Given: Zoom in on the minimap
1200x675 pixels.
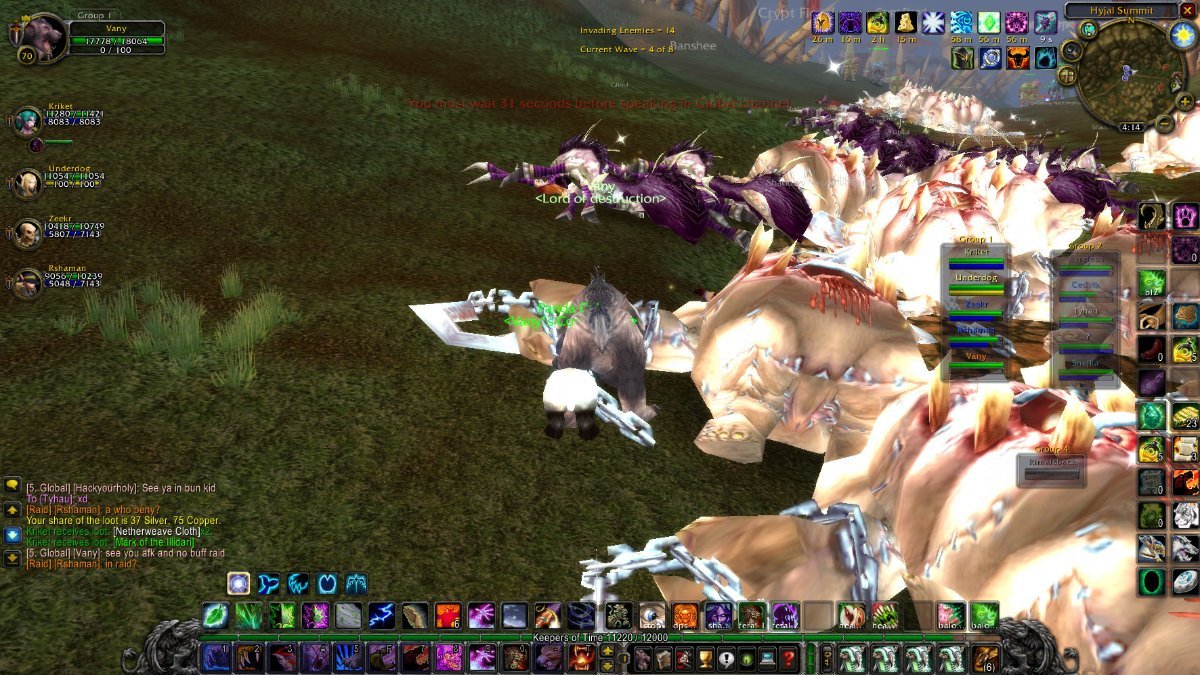Looking at the screenshot, I should (x=1186, y=101).
